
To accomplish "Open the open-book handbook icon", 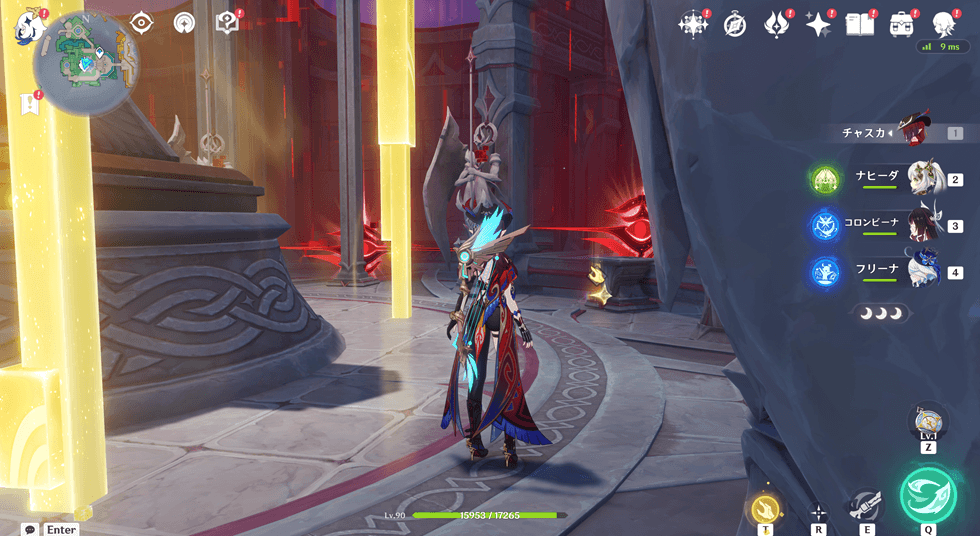I will click(x=860, y=25).
